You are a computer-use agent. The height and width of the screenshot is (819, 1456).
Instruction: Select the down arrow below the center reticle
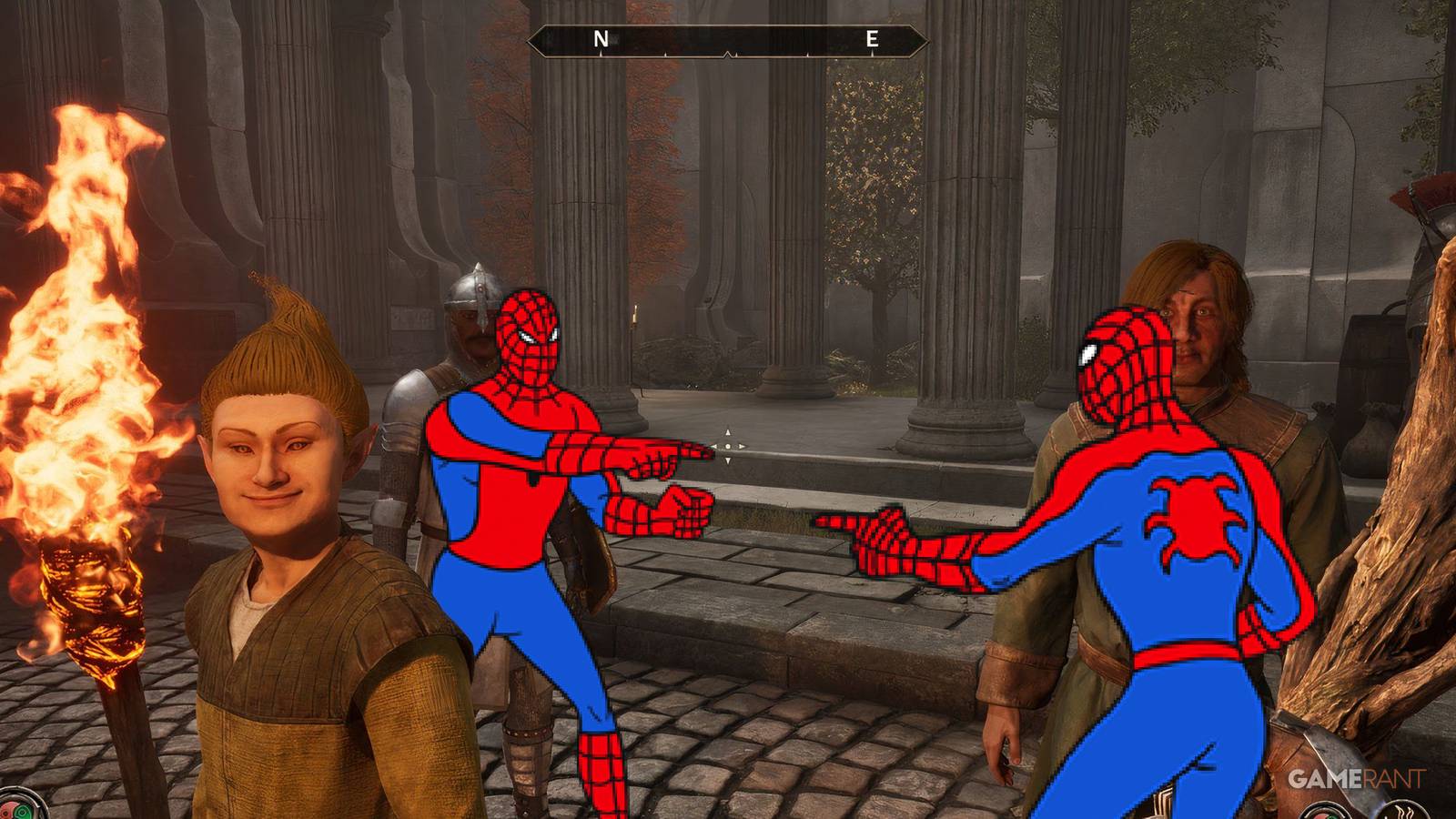(728, 460)
